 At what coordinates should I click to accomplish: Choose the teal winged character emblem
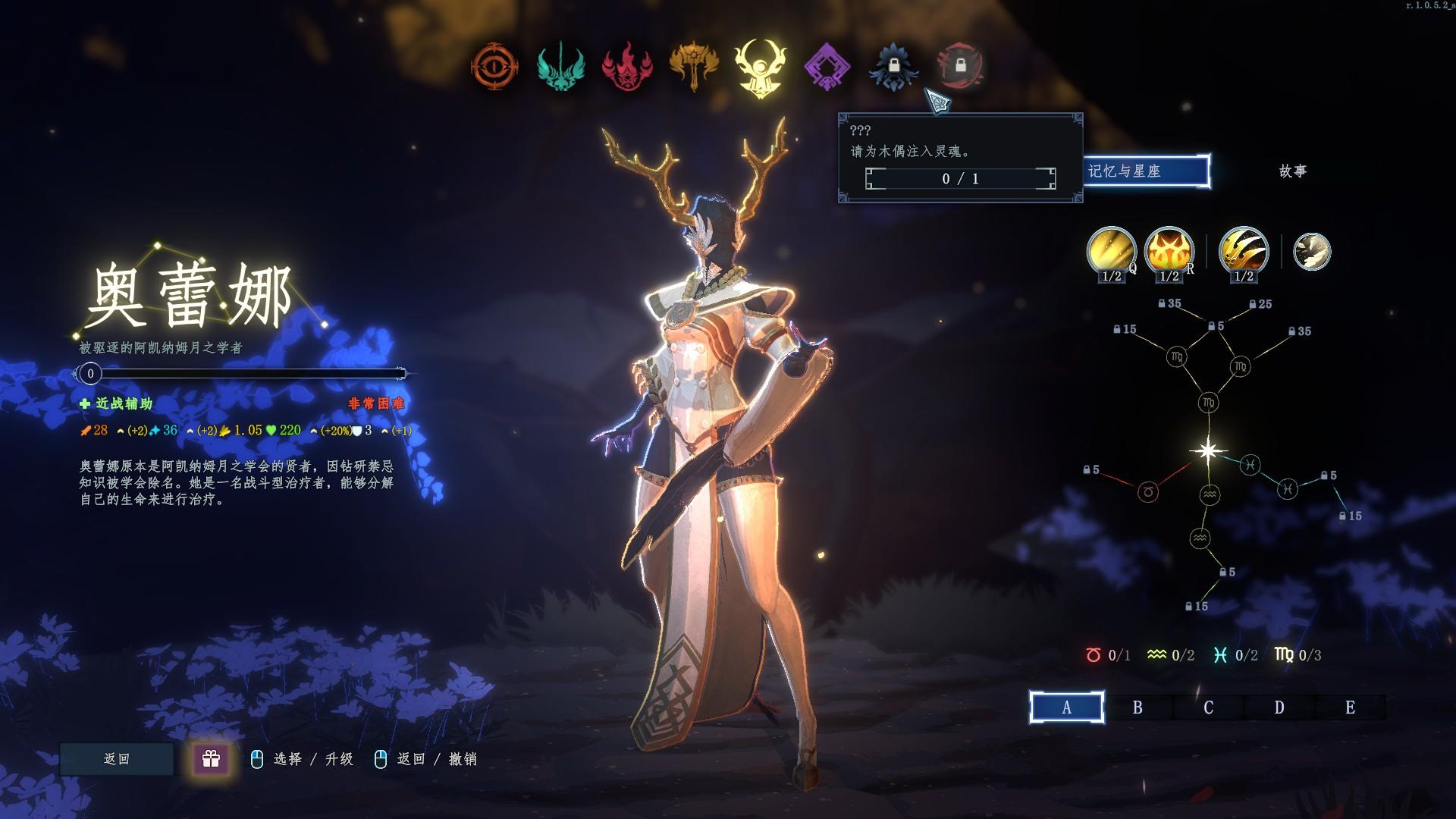pyautogui.click(x=560, y=67)
